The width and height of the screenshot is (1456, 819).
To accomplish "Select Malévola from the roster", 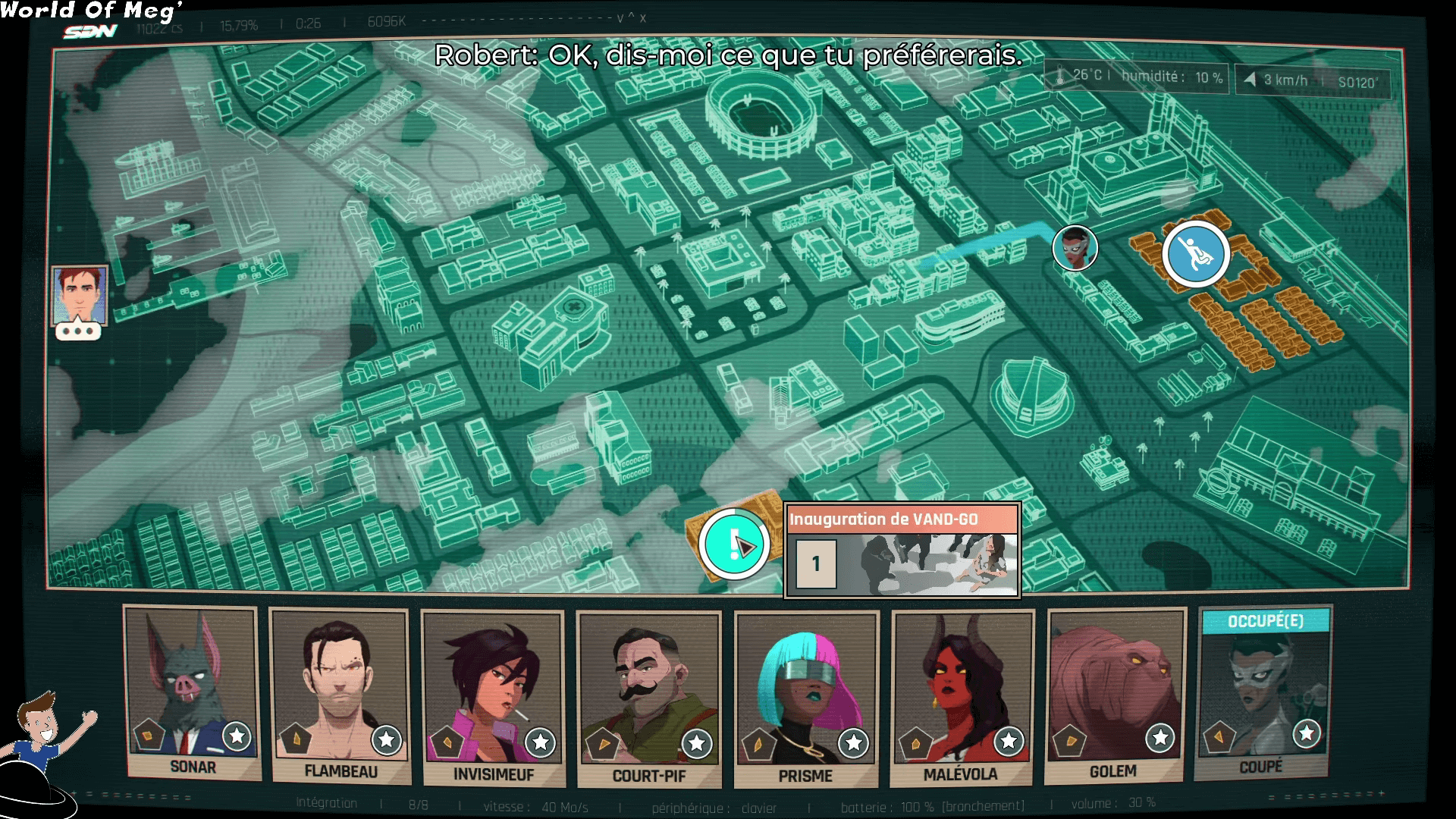I will coord(962,696).
